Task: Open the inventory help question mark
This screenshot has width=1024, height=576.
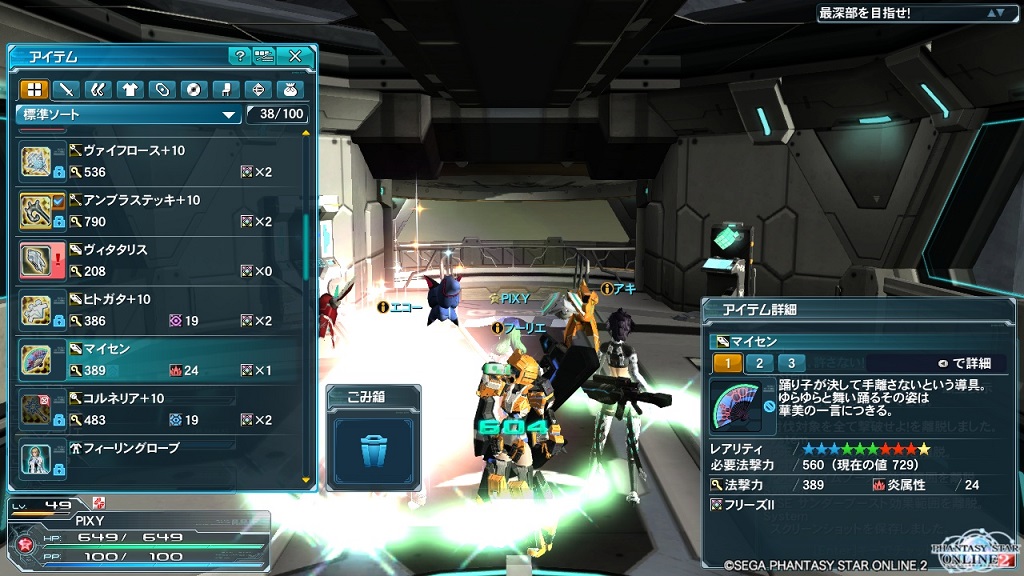Action: (x=239, y=56)
